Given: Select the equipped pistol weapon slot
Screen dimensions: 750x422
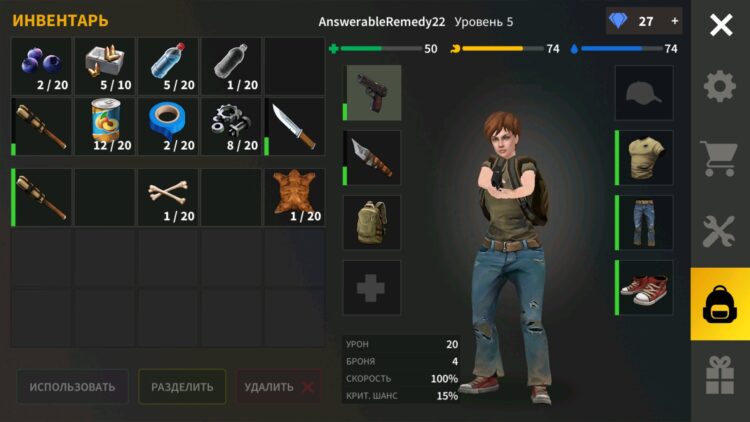Looking at the screenshot, I should [373, 93].
